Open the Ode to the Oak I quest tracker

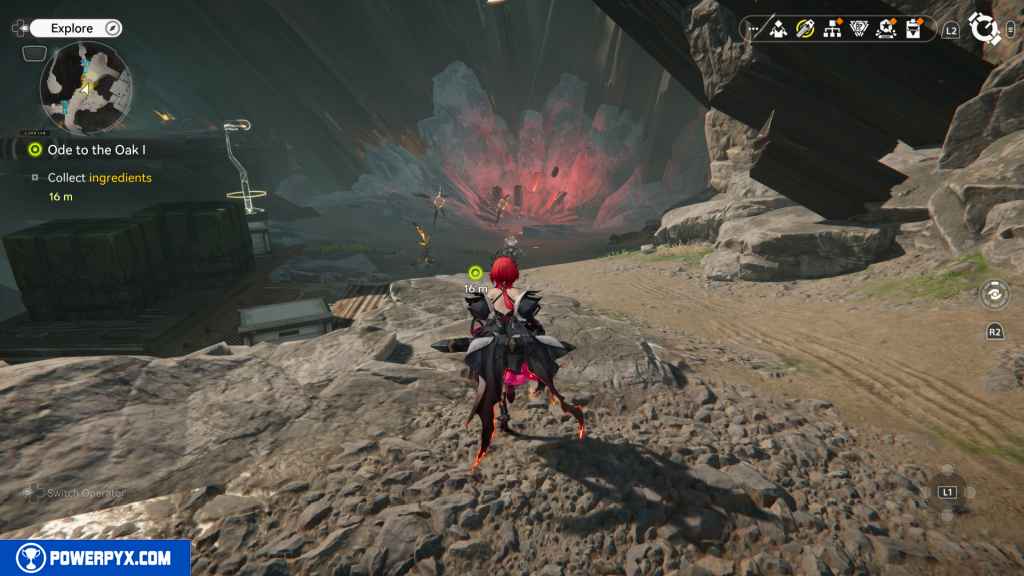pos(98,150)
